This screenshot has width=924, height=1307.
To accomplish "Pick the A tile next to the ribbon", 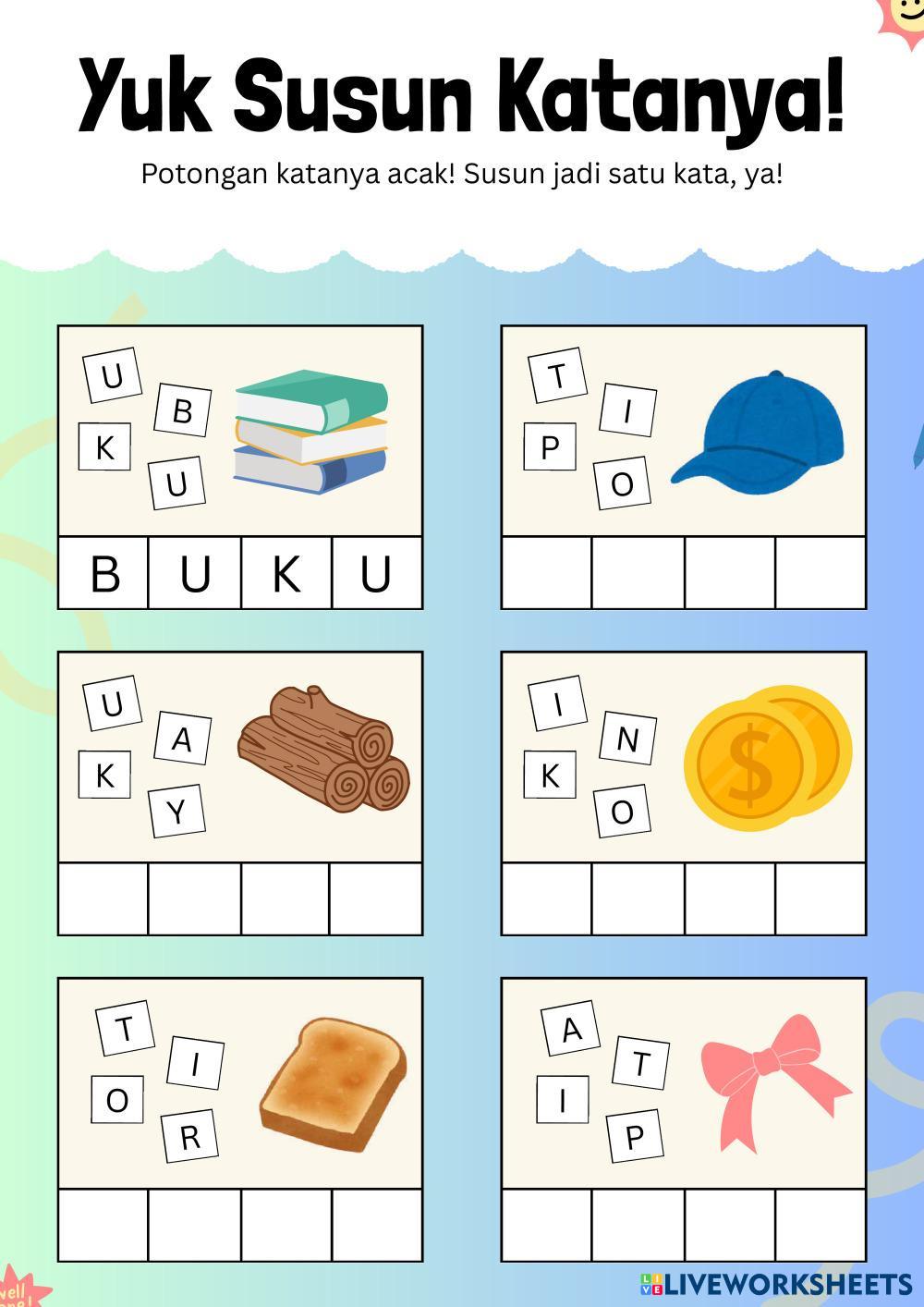I will [x=572, y=1029].
